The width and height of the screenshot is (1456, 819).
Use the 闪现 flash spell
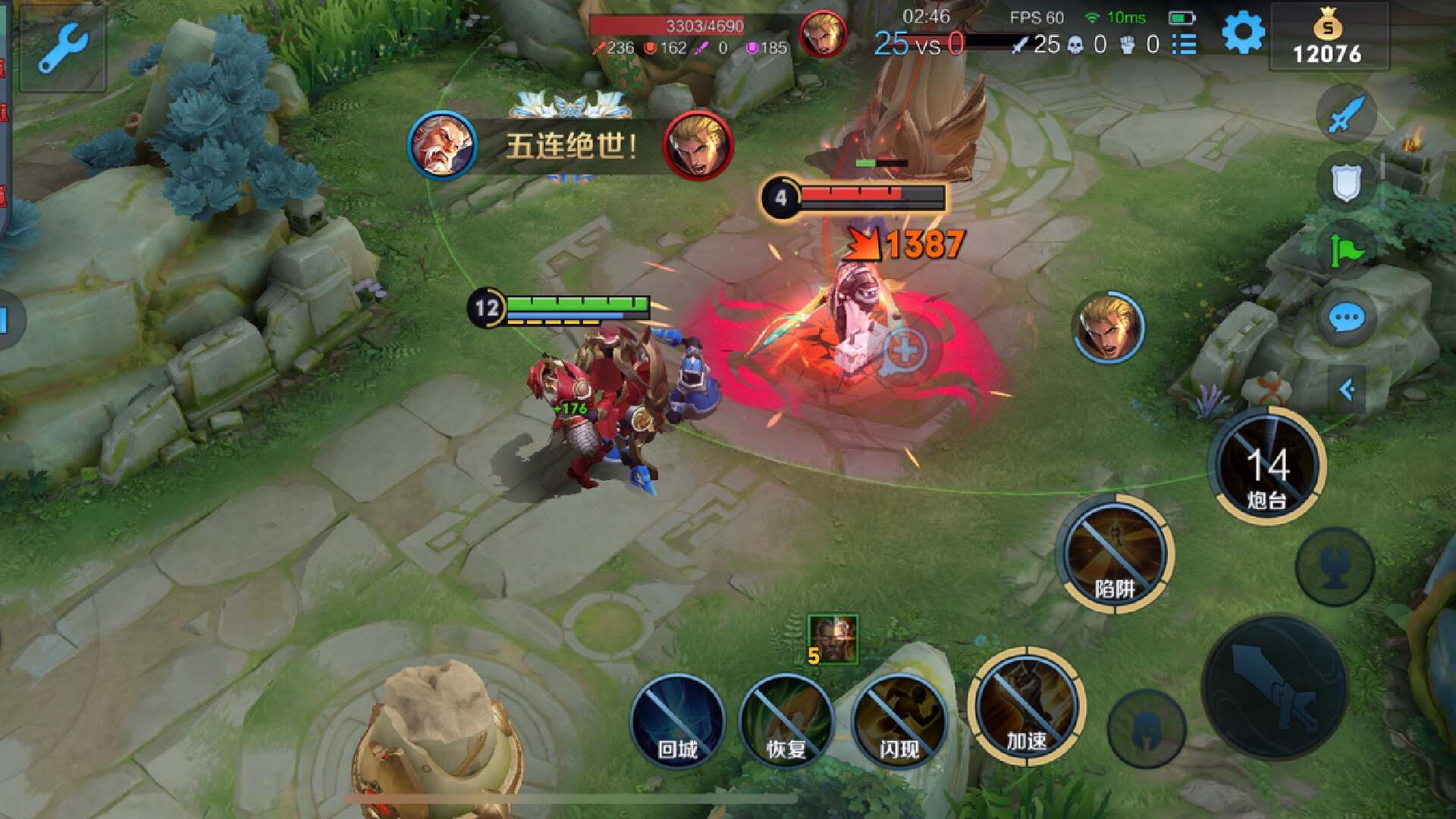(x=899, y=720)
